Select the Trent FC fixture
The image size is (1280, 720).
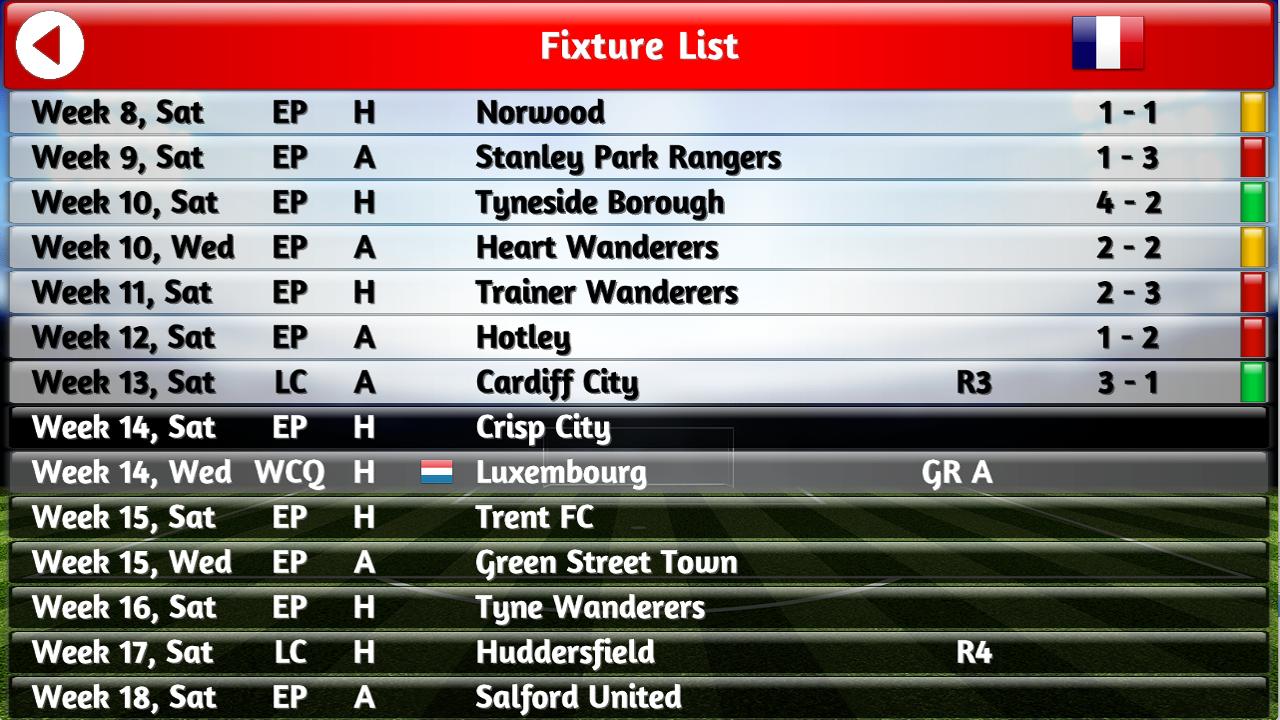tap(533, 517)
